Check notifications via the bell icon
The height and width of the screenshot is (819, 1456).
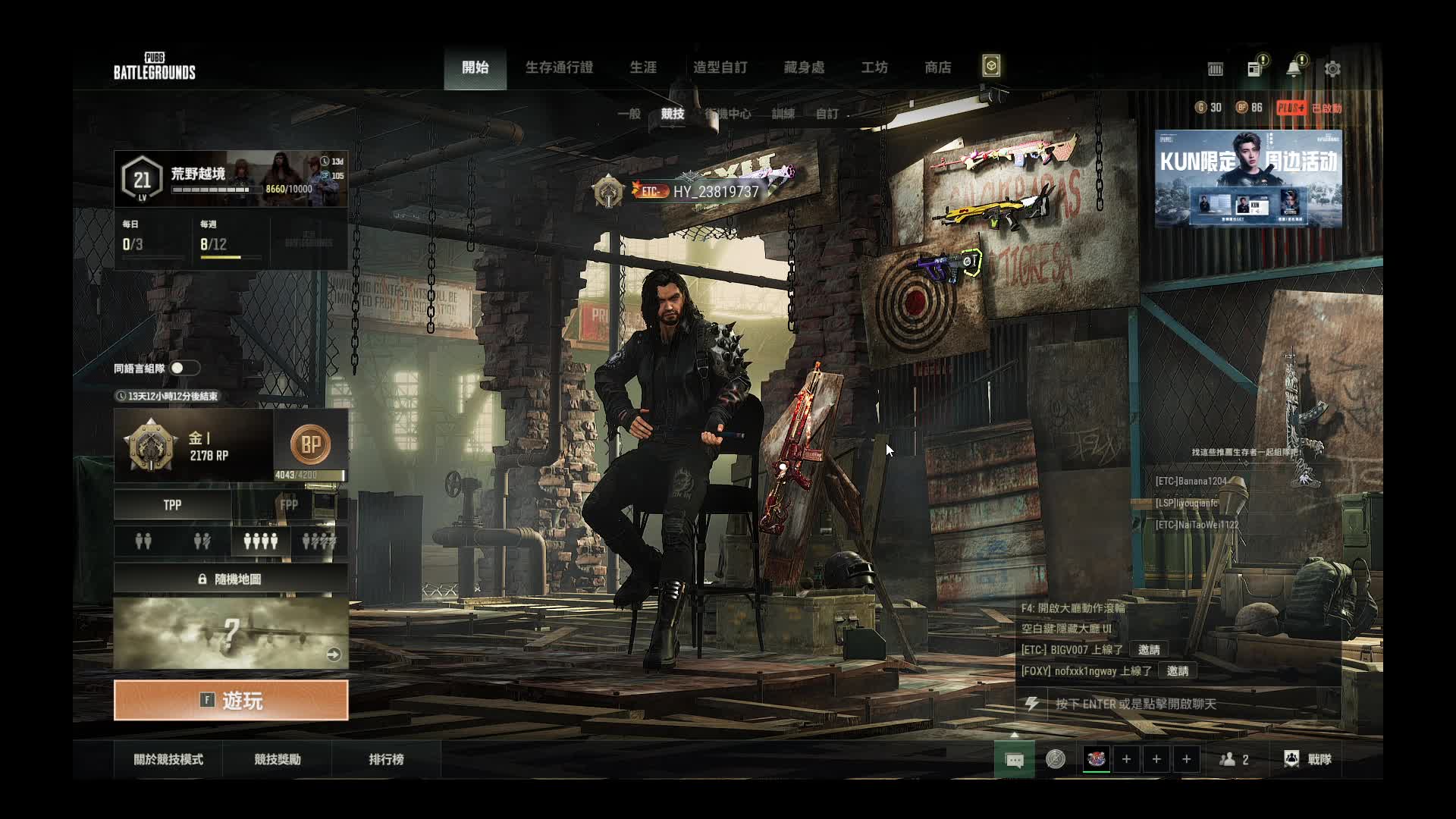point(1294,69)
